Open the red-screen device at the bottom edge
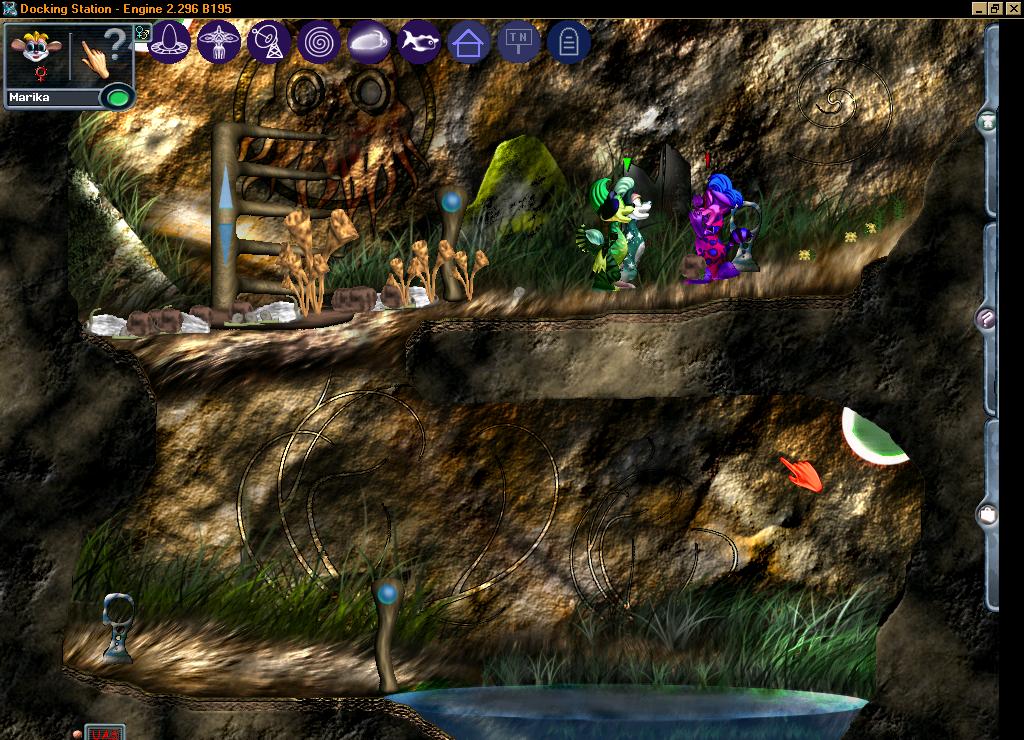 point(104,733)
